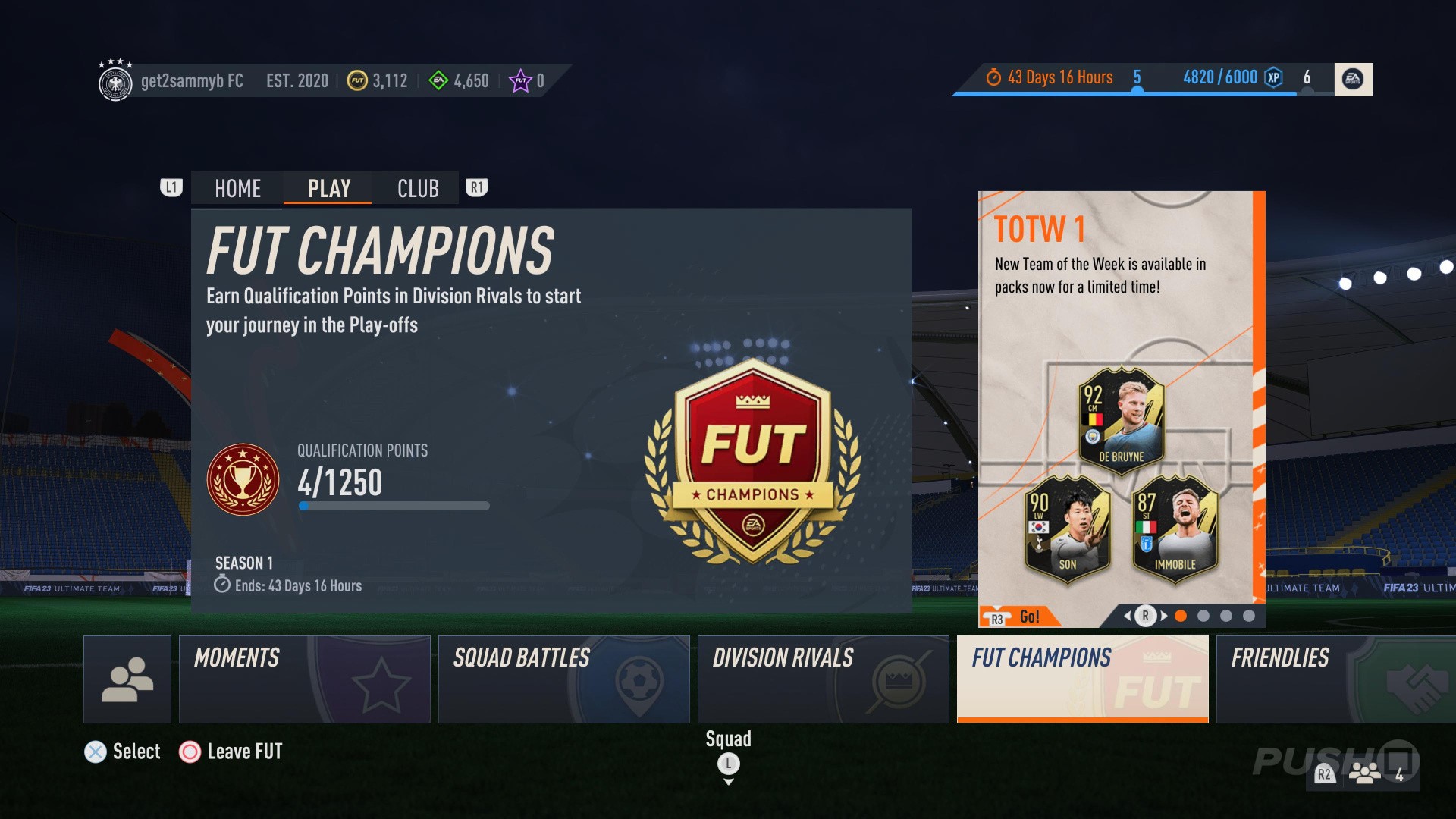Click the FUT coins balance icon
The height and width of the screenshot is (819, 1456).
pyautogui.click(x=356, y=80)
